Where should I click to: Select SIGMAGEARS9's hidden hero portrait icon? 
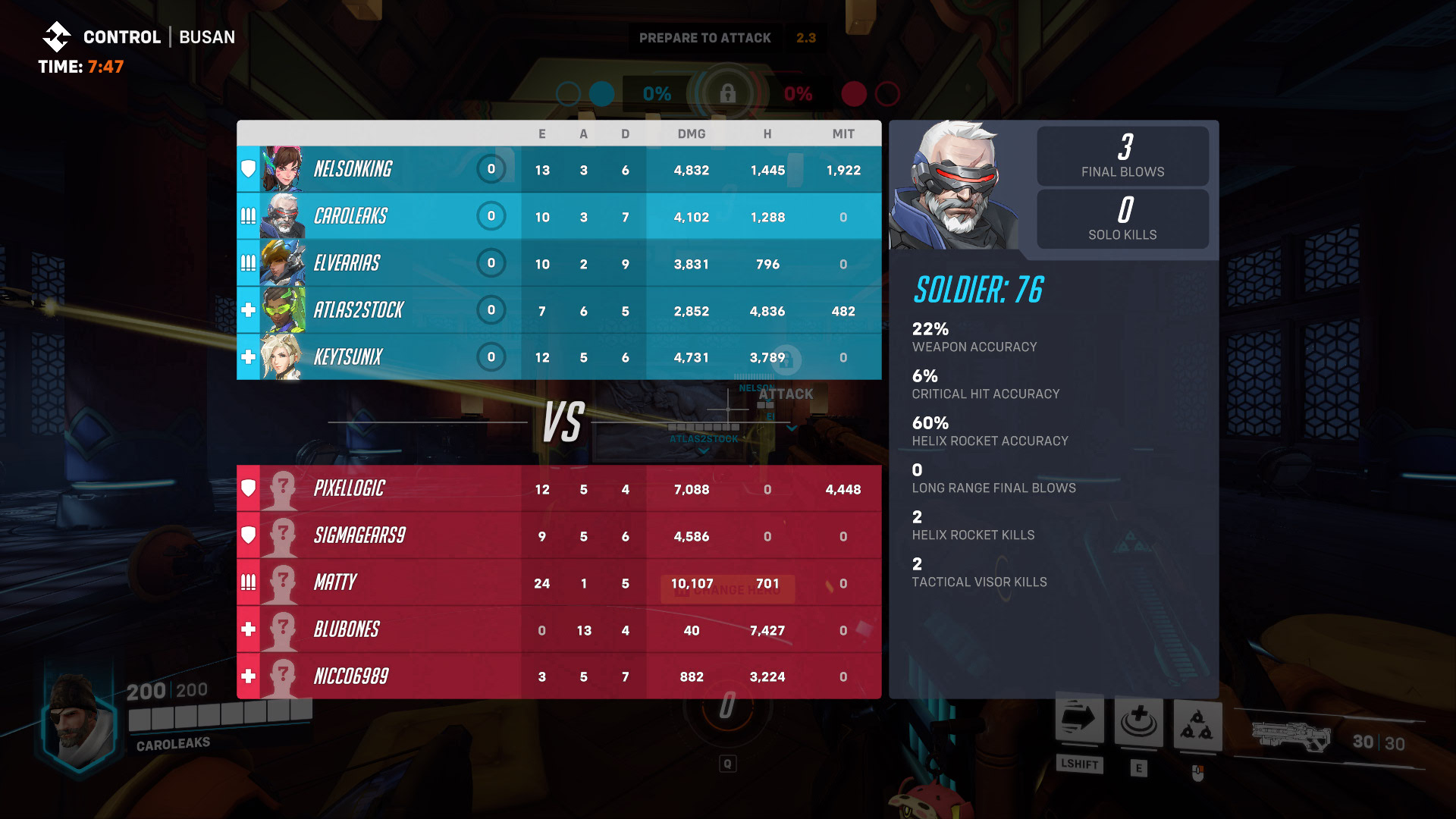[283, 535]
